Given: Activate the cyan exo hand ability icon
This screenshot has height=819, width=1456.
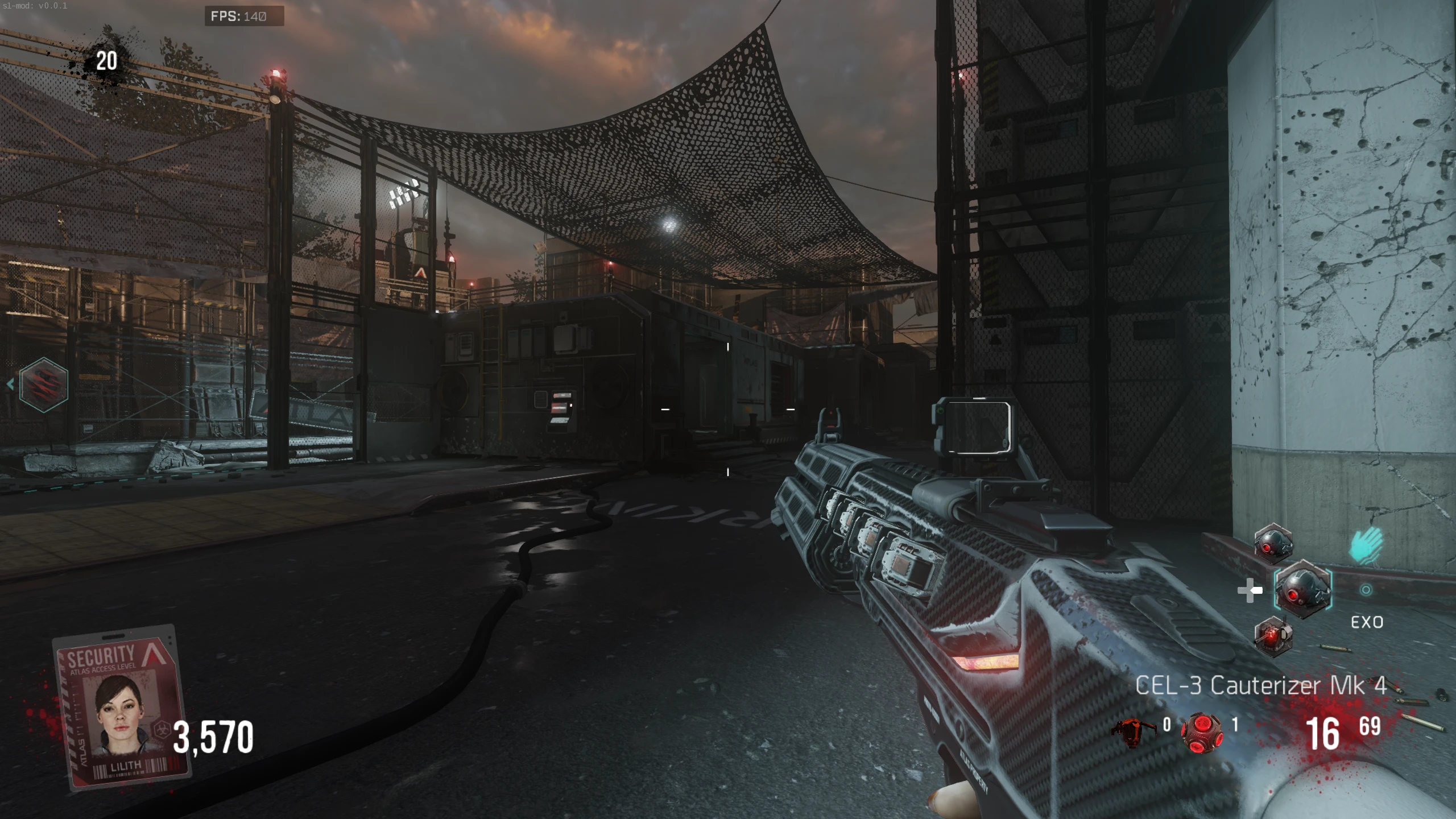Looking at the screenshot, I should tap(1366, 544).
